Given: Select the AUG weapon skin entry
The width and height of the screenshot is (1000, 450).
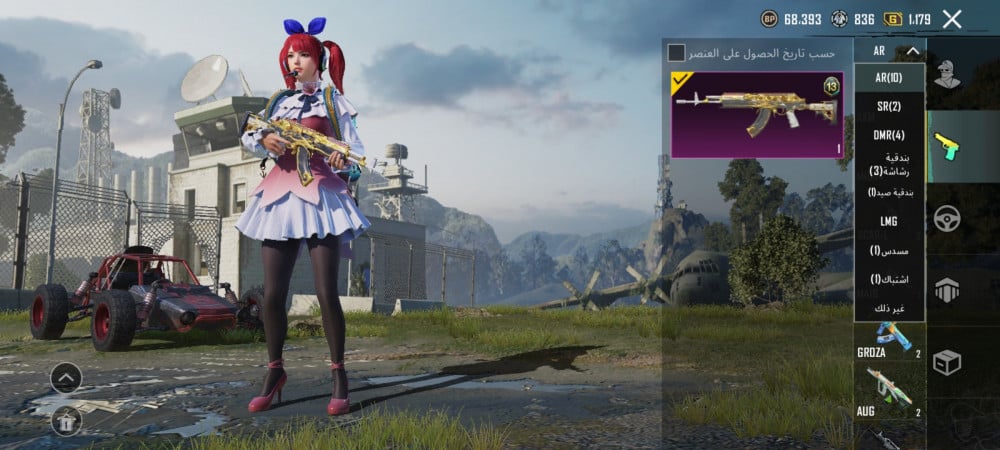Looking at the screenshot, I should pos(885,392).
